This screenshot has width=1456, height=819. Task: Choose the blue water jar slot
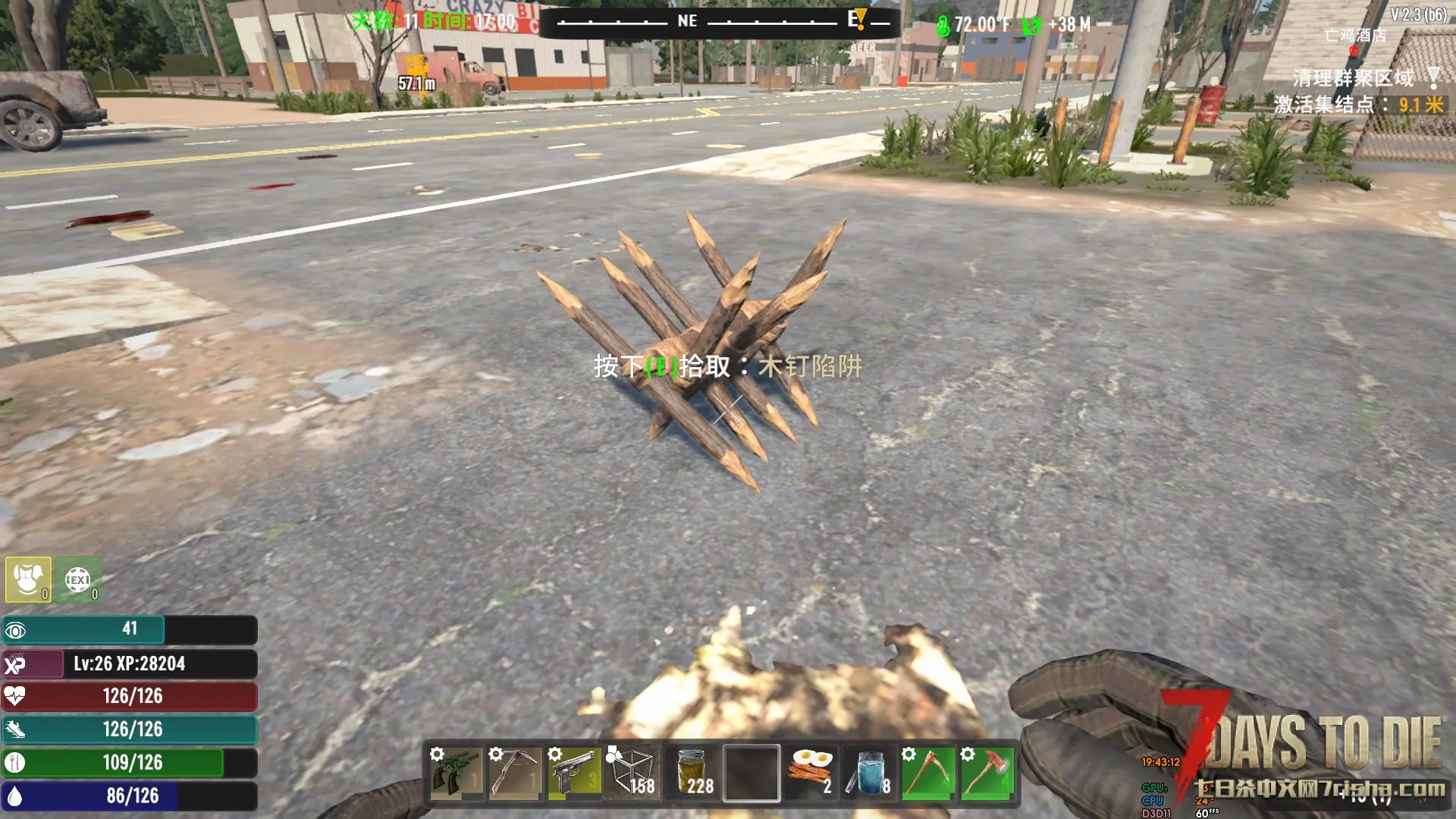click(x=870, y=773)
